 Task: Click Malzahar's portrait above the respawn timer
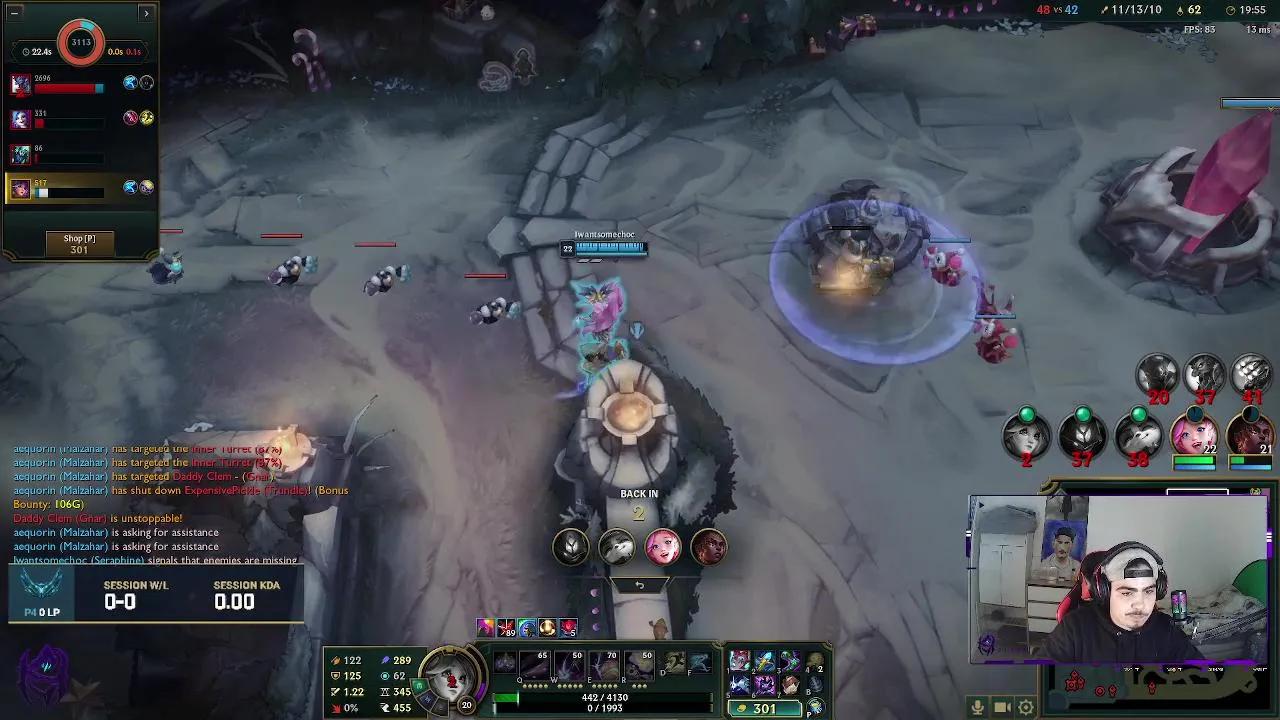click(570, 547)
